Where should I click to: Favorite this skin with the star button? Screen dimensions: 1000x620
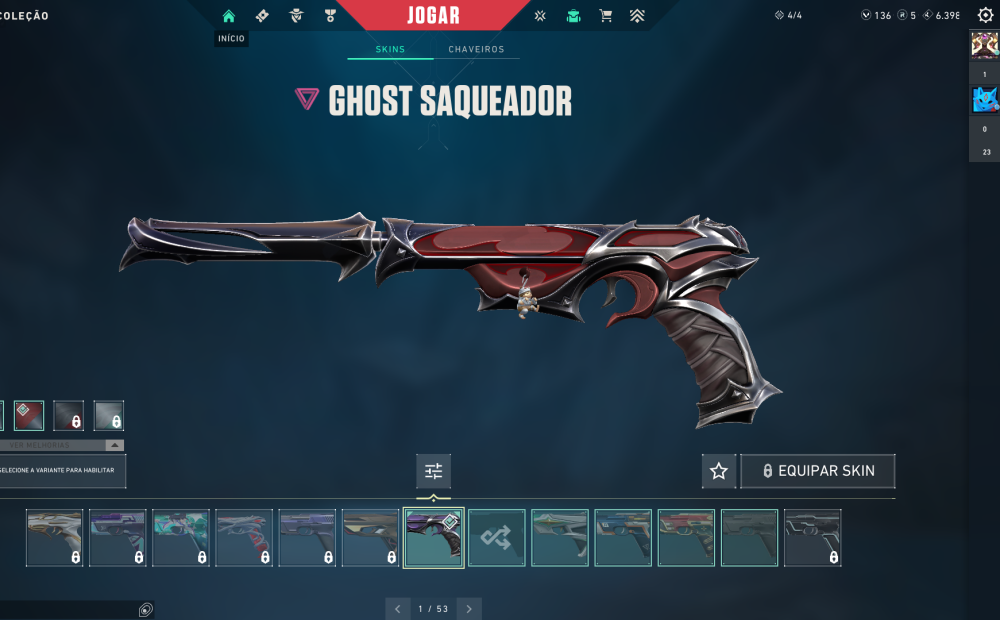click(718, 471)
